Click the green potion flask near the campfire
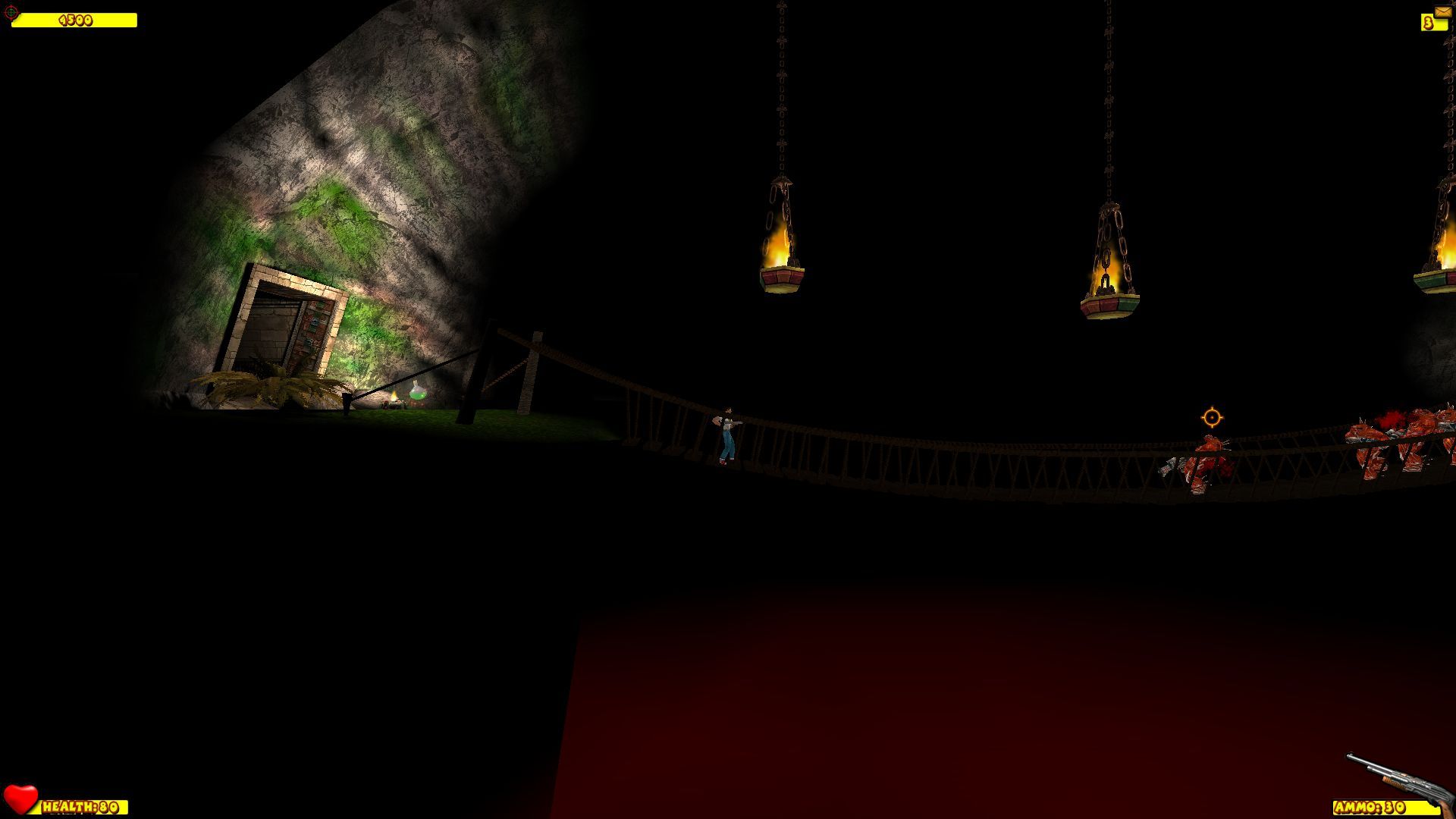 (417, 391)
